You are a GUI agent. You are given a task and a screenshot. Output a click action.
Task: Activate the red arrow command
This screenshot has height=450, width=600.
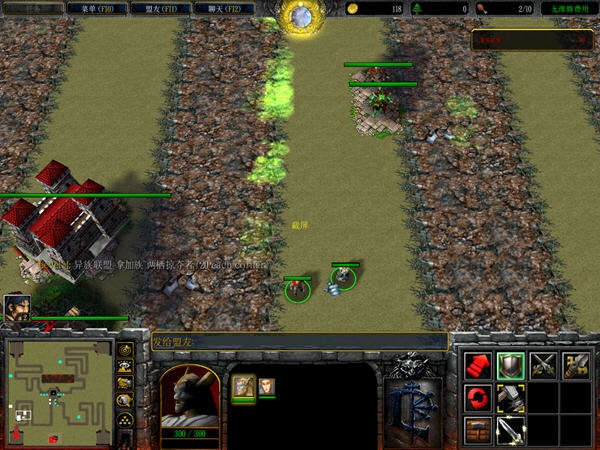click(477, 366)
